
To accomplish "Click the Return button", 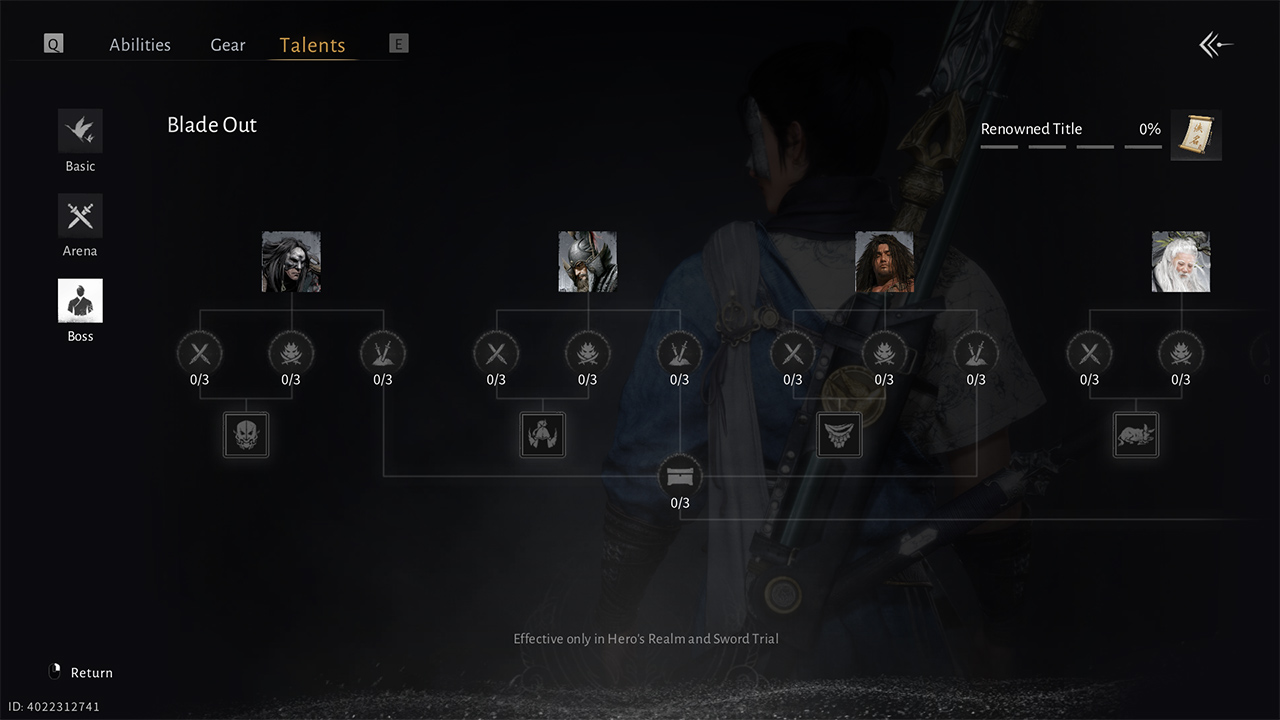I will point(82,672).
